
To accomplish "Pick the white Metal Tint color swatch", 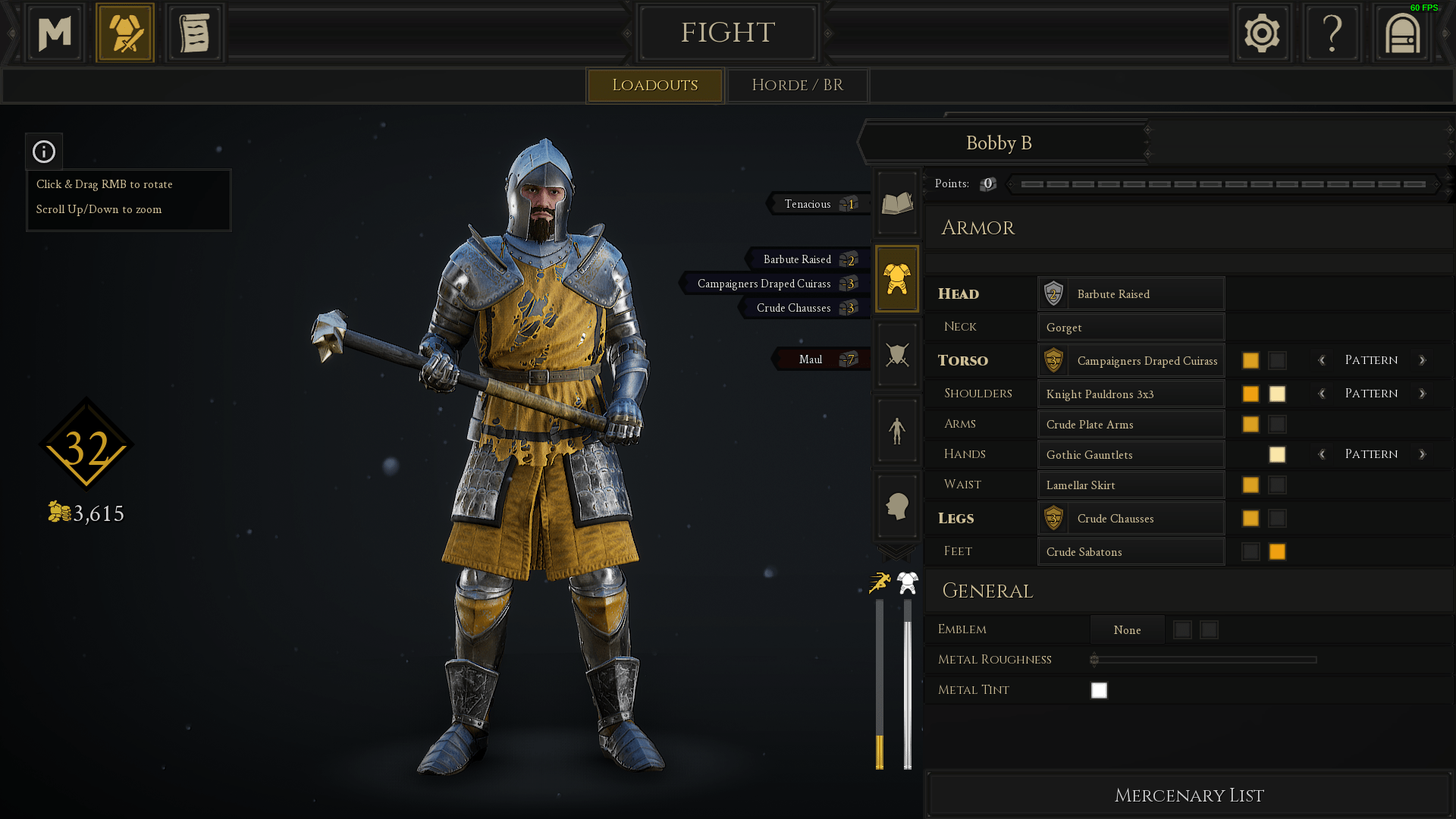I will pyautogui.click(x=1099, y=690).
